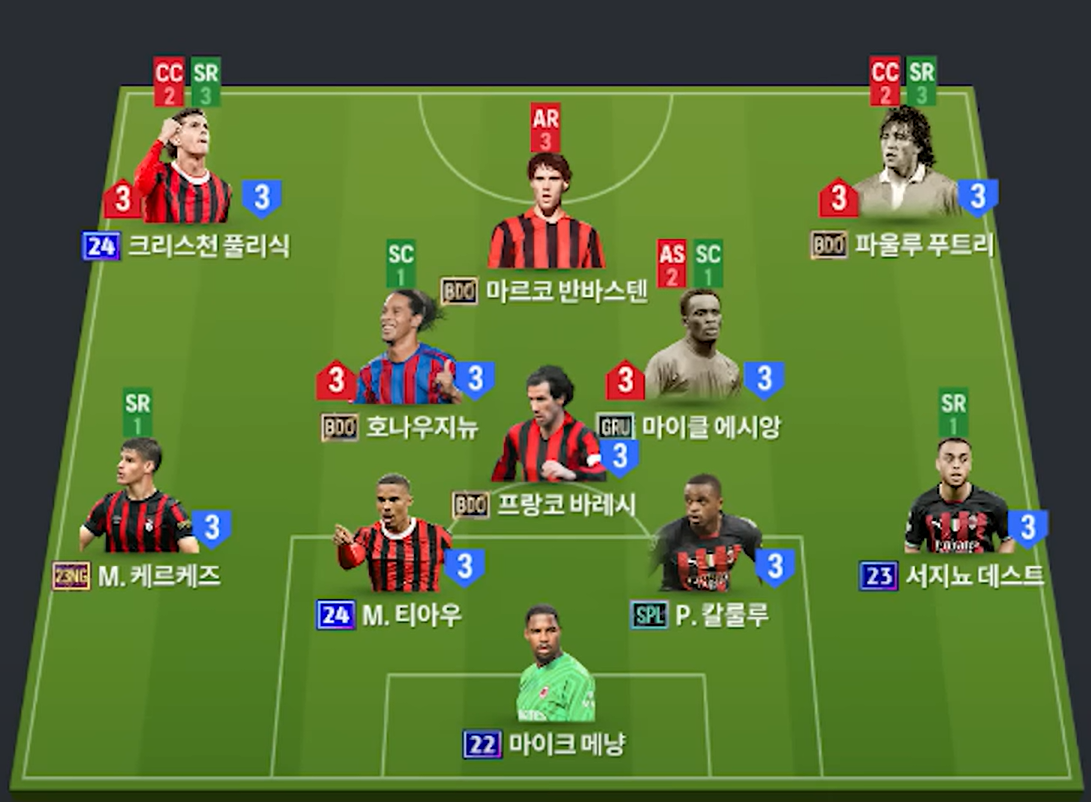Select 호나우지뉴 in midfield
Viewport: 1091px width, 802px height.
click(405, 355)
